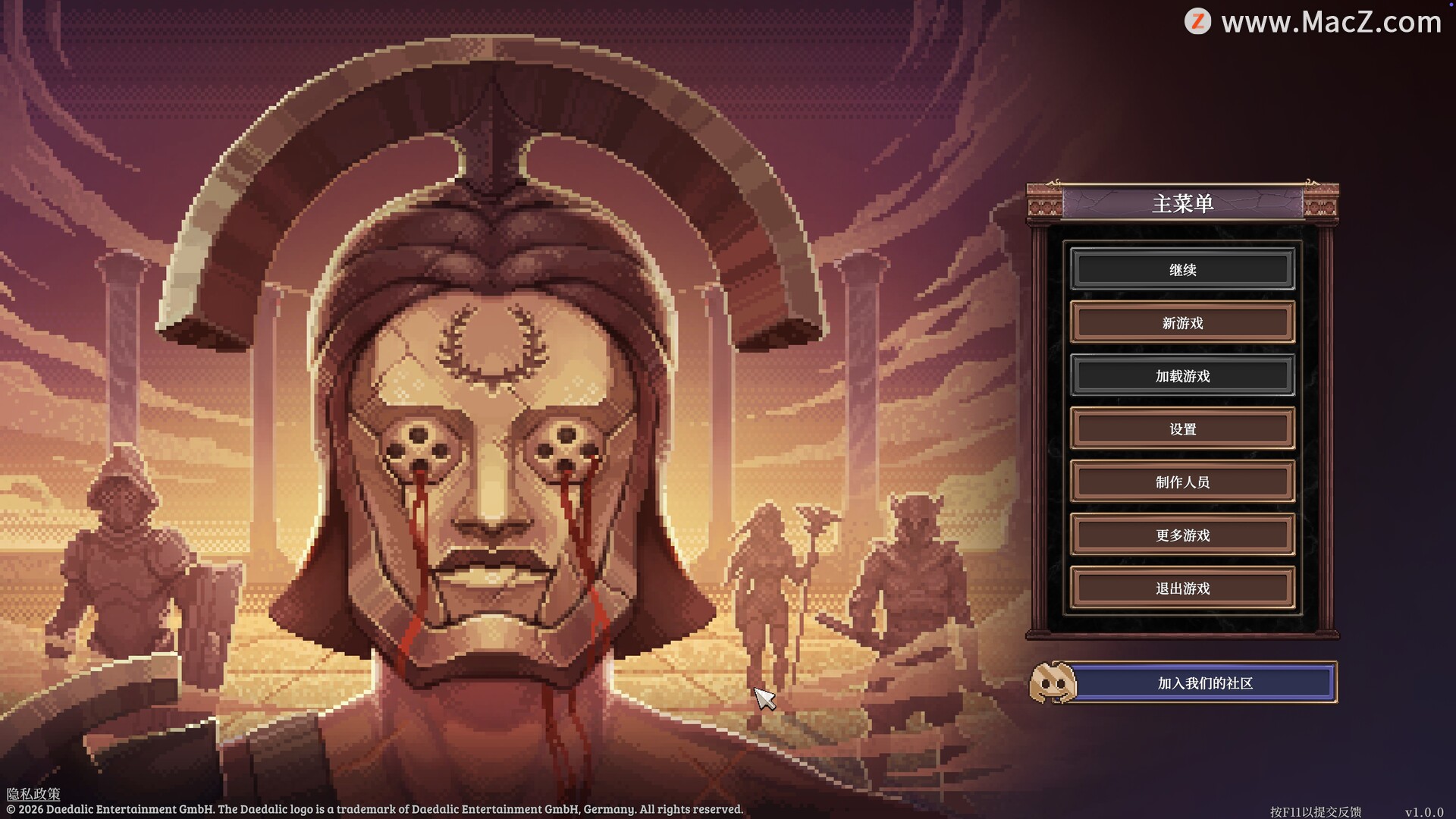
Task: Choose 更多游戏 to see more games
Action: pos(1182,535)
